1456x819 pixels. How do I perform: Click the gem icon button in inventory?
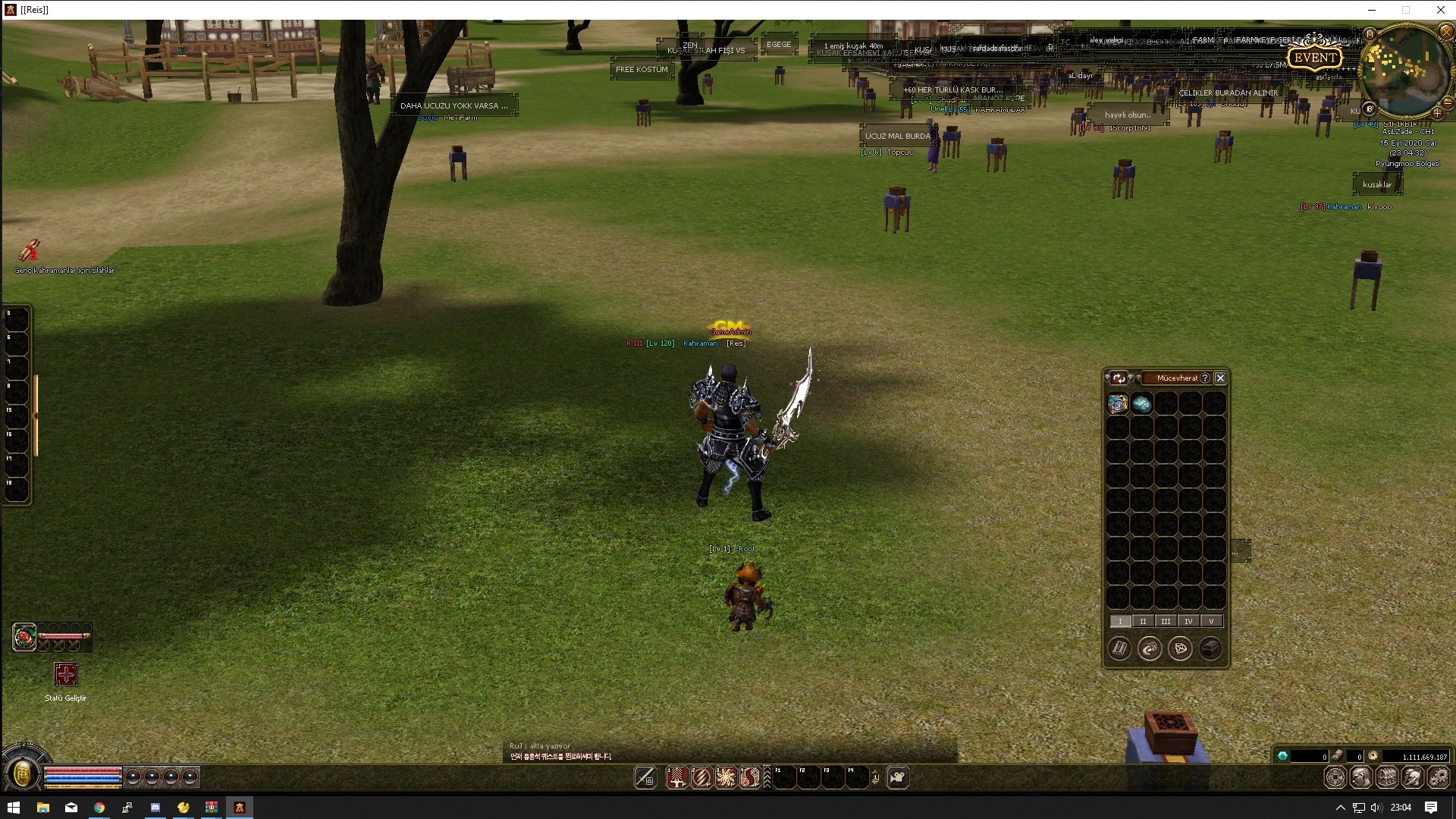[1180, 648]
